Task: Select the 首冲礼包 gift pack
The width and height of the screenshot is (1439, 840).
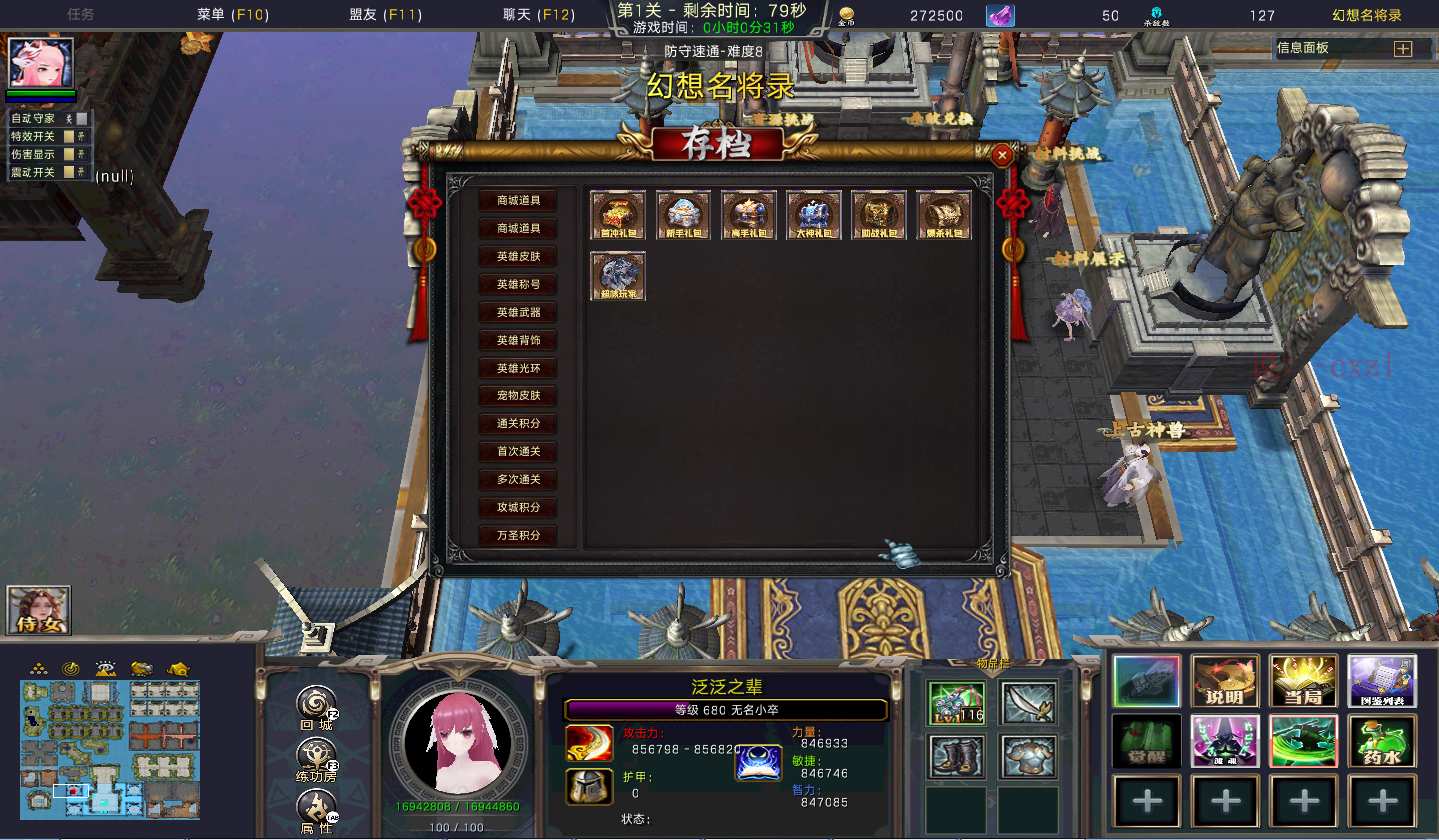Action: [x=618, y=215]
